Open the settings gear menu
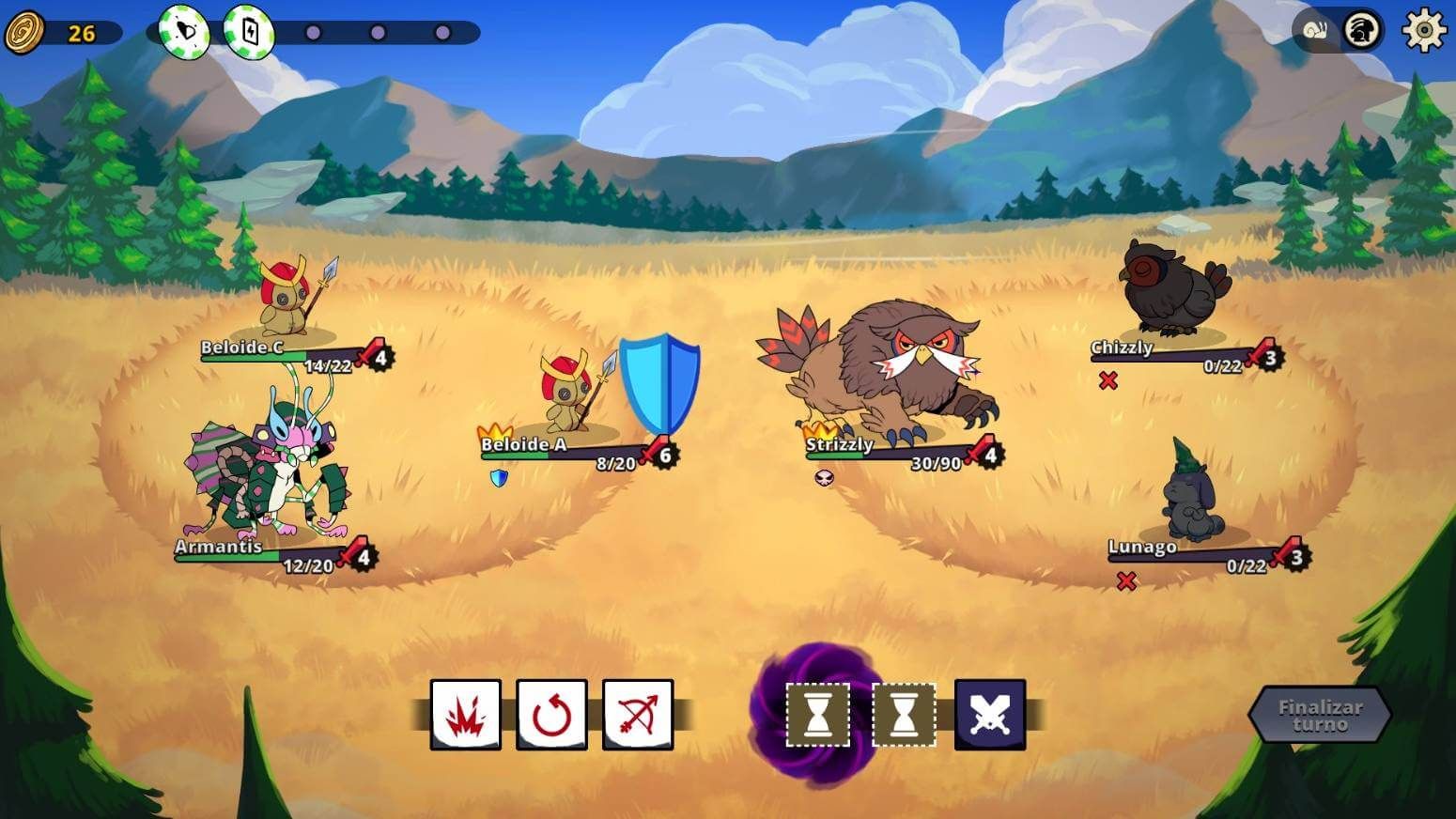Screen dimensions: 1456x819 tap(1422, 29)
